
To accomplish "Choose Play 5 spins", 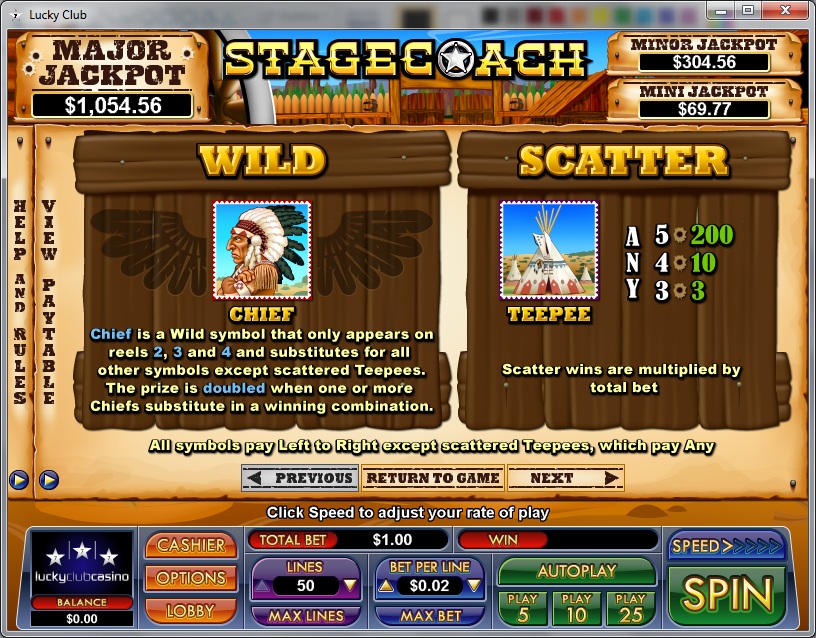I will (x=522, y=608).
